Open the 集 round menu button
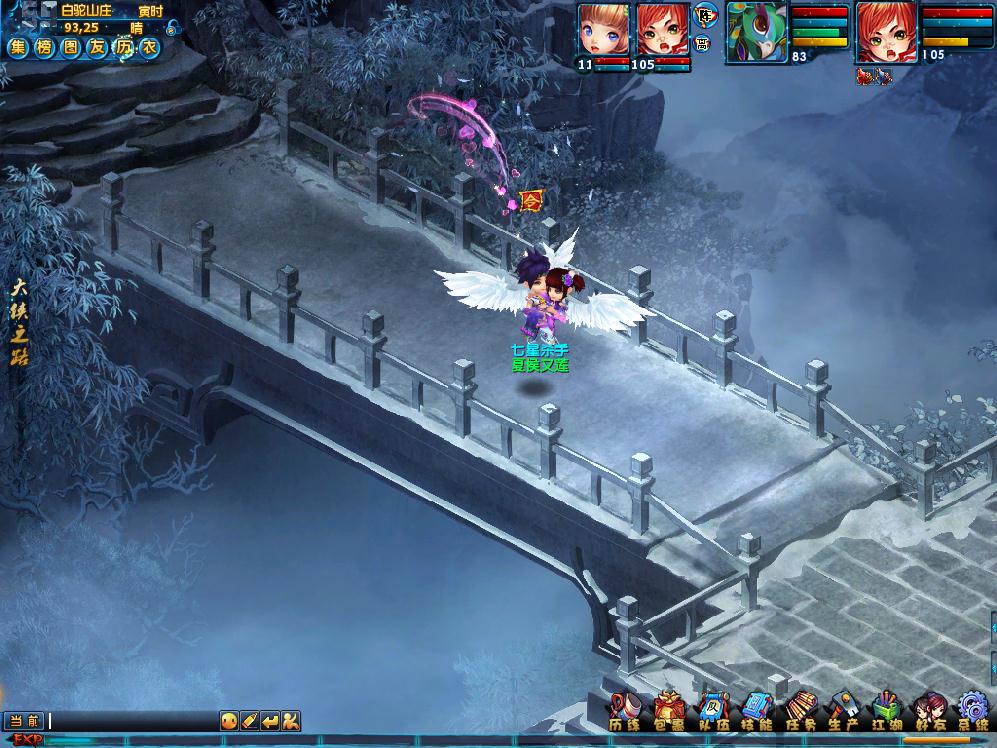Image resolution: width=997 pixels, height=748 pixels. coord(18,47)
